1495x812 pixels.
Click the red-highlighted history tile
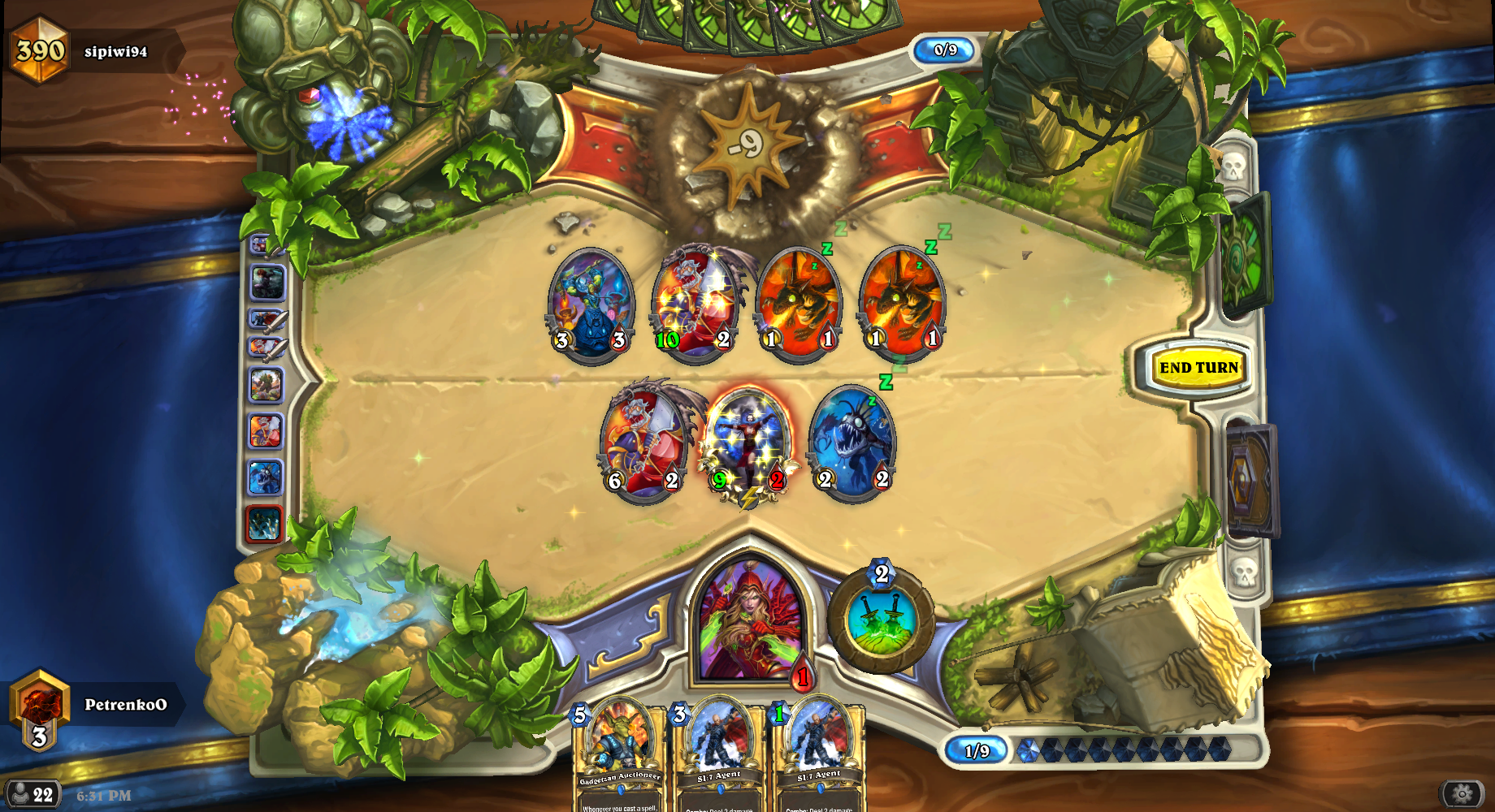(x=265, y=524)
